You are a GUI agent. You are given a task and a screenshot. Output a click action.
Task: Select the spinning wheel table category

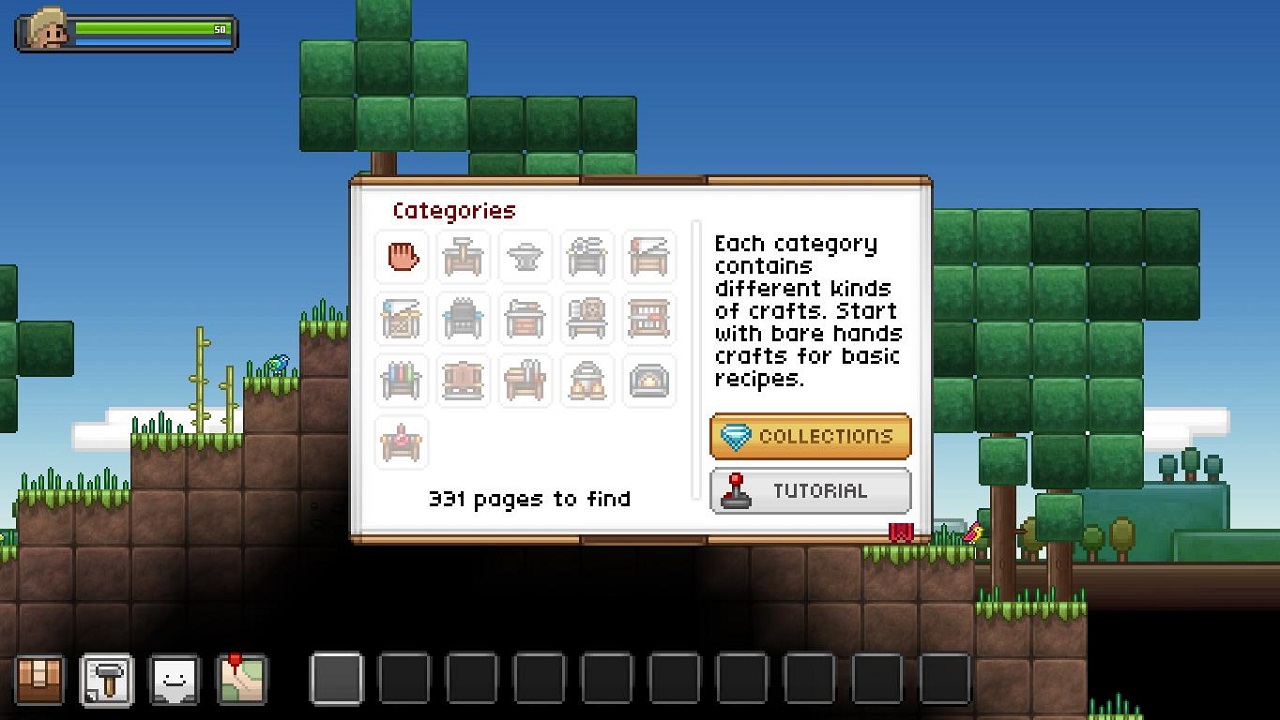587,319
